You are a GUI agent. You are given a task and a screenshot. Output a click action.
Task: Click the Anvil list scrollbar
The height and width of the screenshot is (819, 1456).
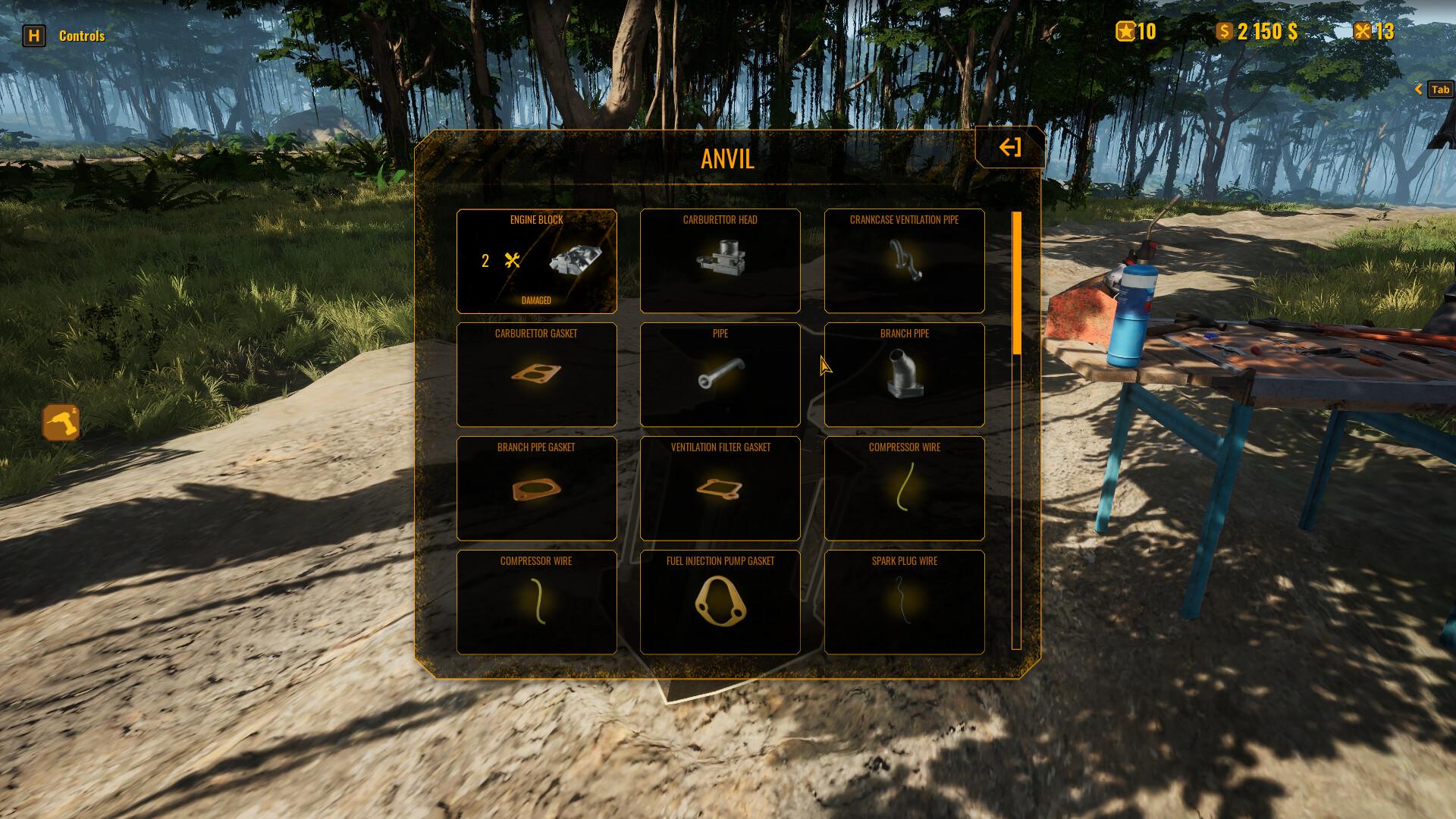click(1016, 283)
